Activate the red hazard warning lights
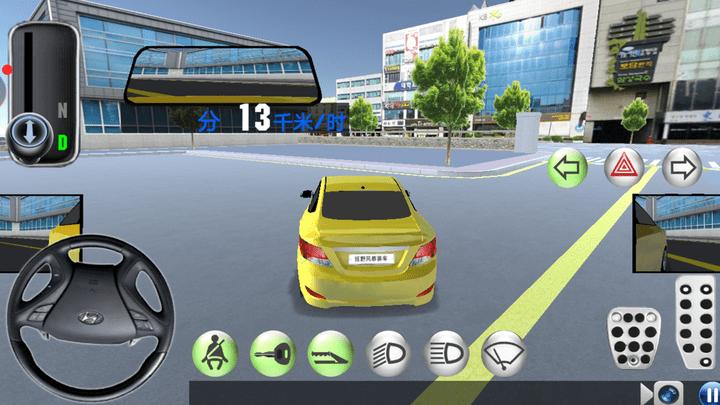The image size is (720, 405). click(624, 167)
